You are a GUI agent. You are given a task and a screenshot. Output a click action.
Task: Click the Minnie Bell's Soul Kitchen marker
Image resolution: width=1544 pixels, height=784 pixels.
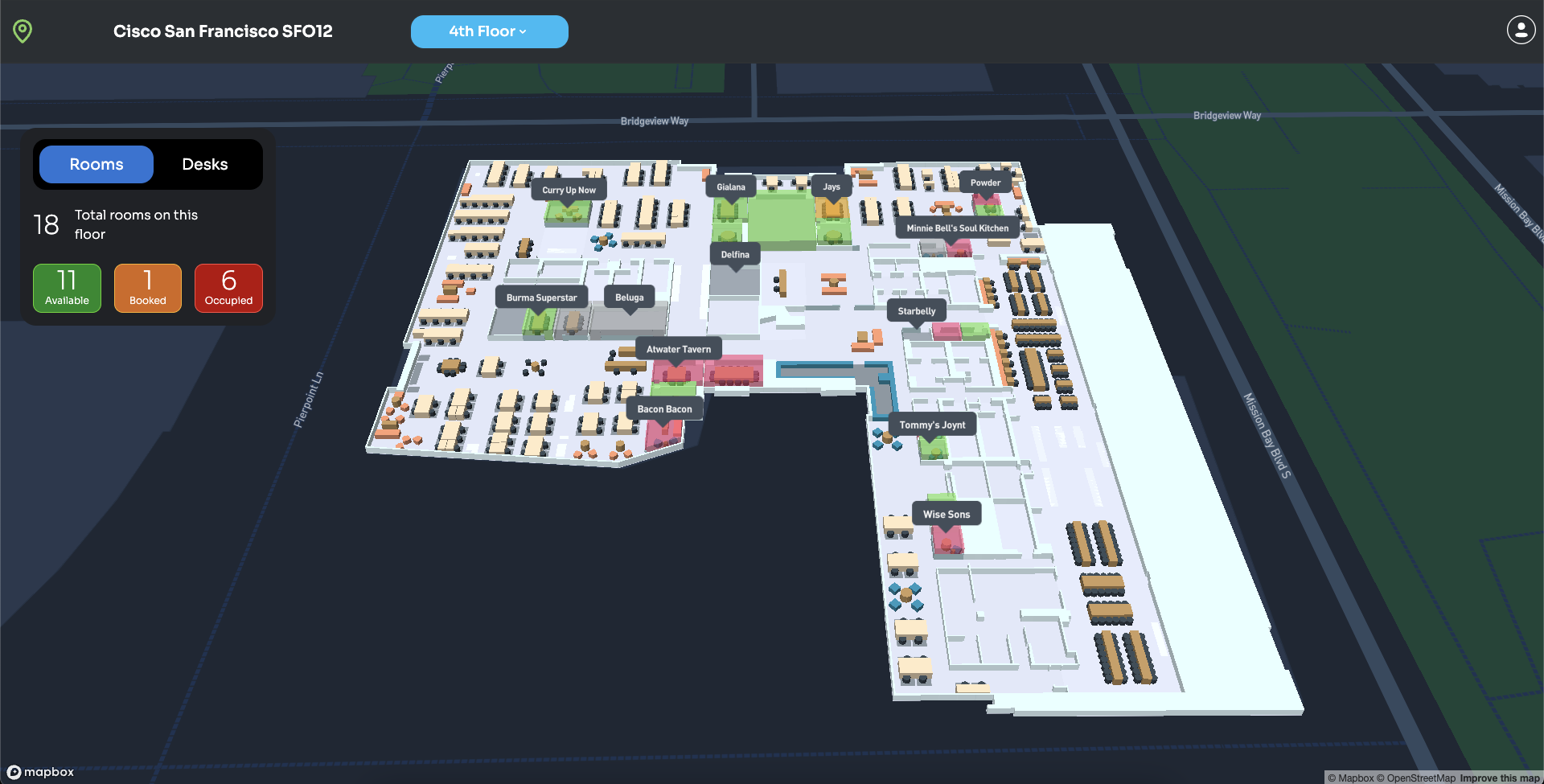pyautogui.click(x=957, y=228)
